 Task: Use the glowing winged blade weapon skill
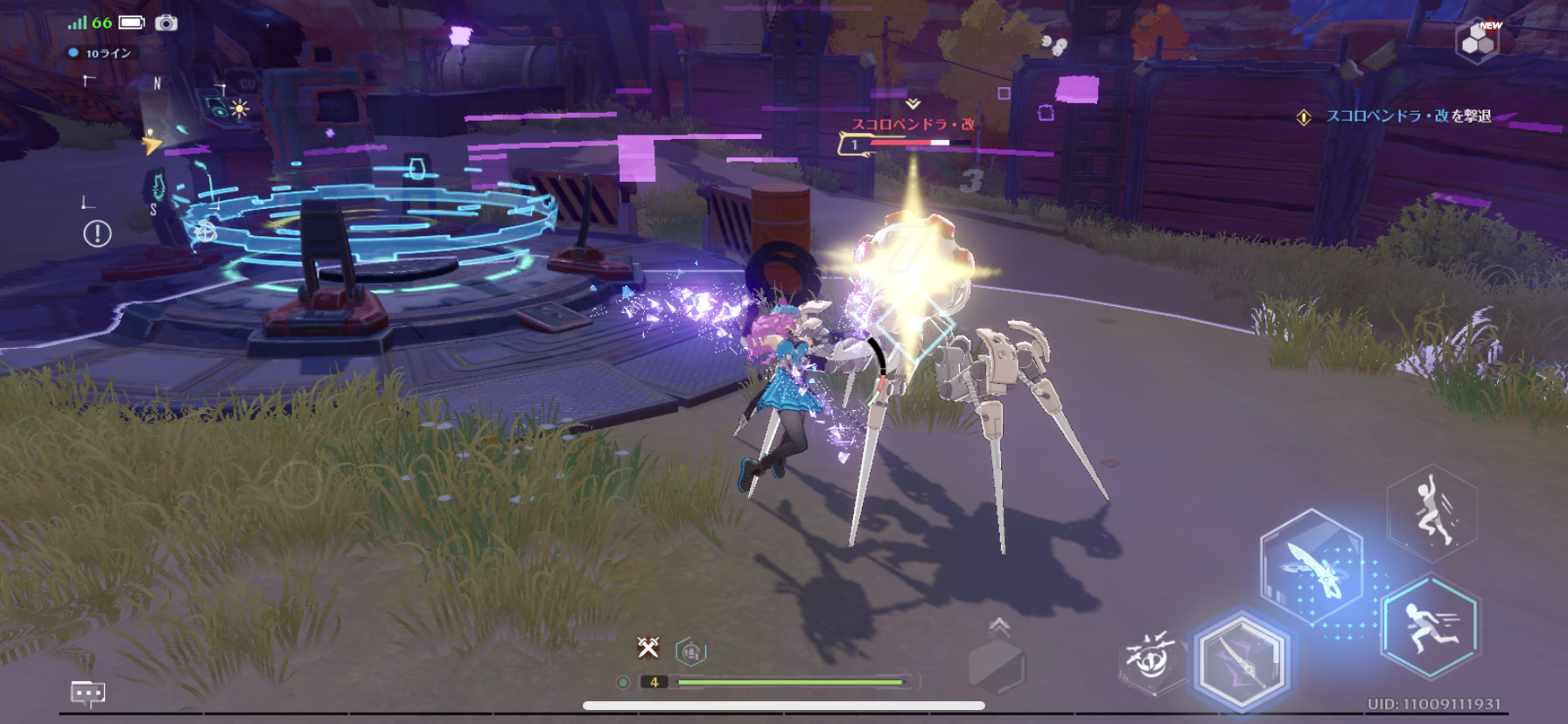click(x=1311, y=567)
